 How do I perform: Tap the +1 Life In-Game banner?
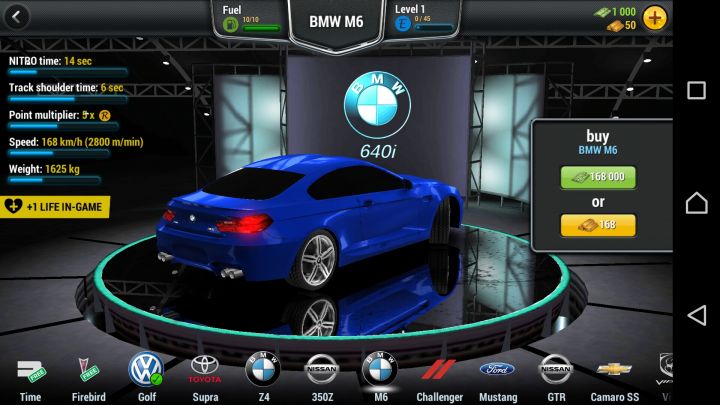click(x=56, y=206)
